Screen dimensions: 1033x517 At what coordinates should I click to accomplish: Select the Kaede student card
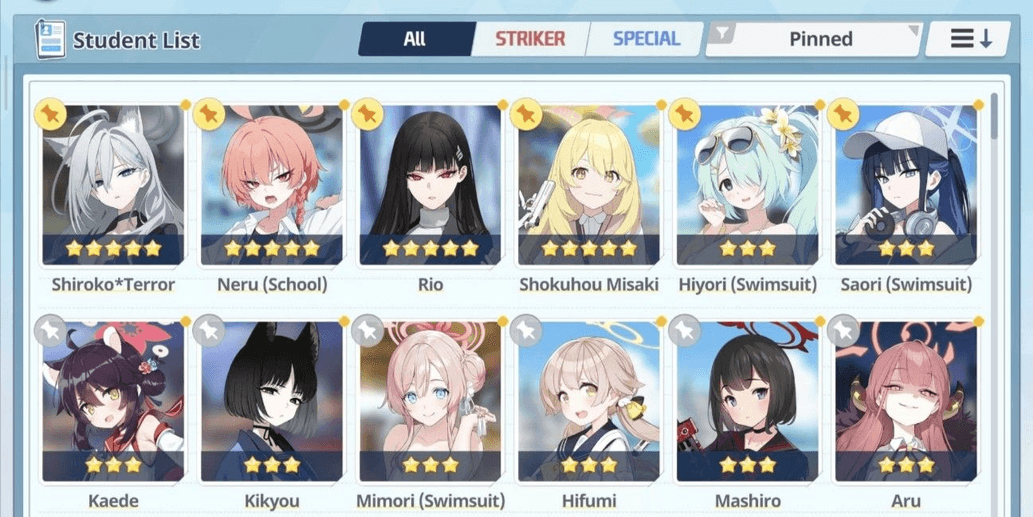tap(113, 402)
